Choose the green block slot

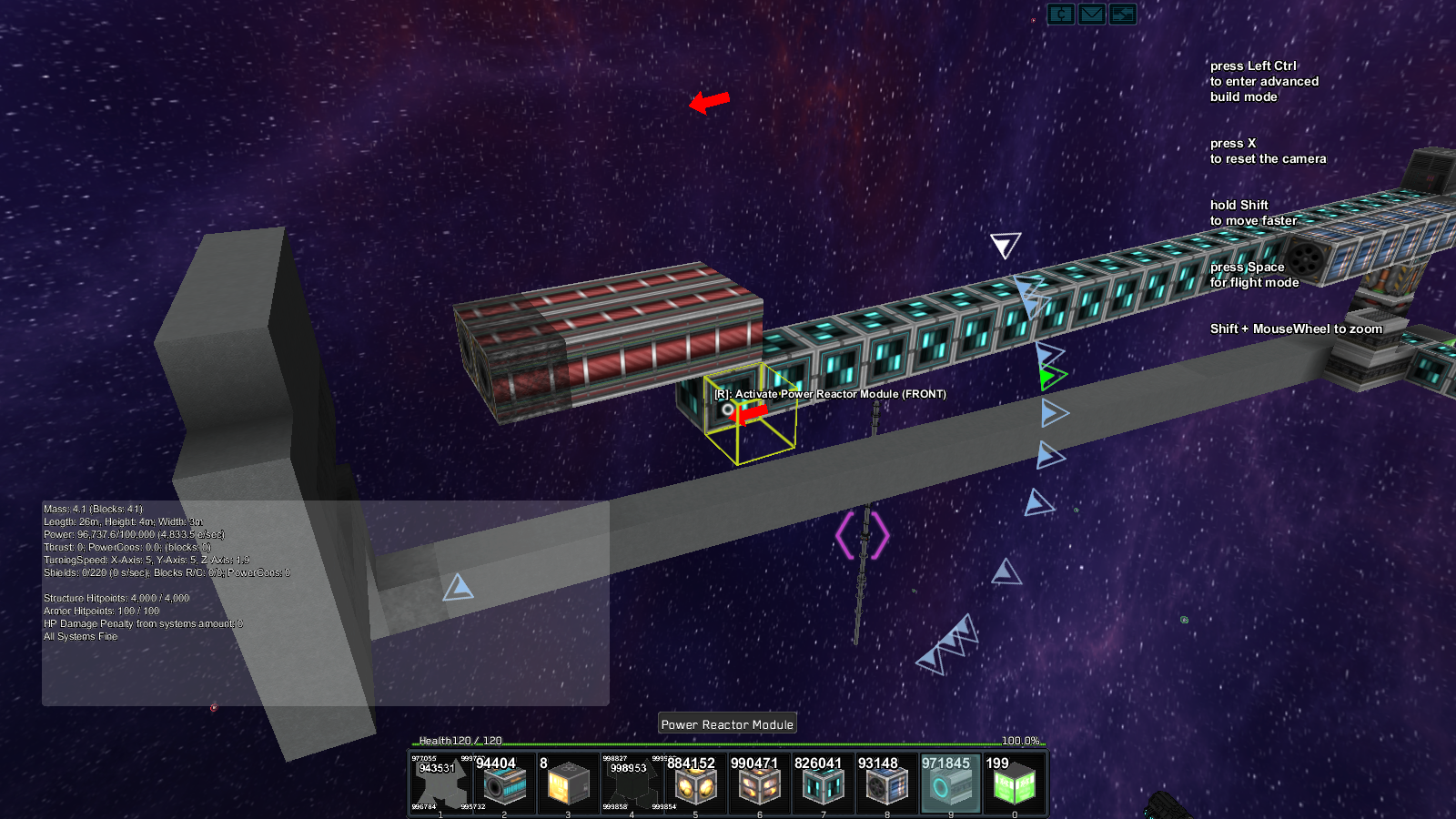tap(1014, 783)
